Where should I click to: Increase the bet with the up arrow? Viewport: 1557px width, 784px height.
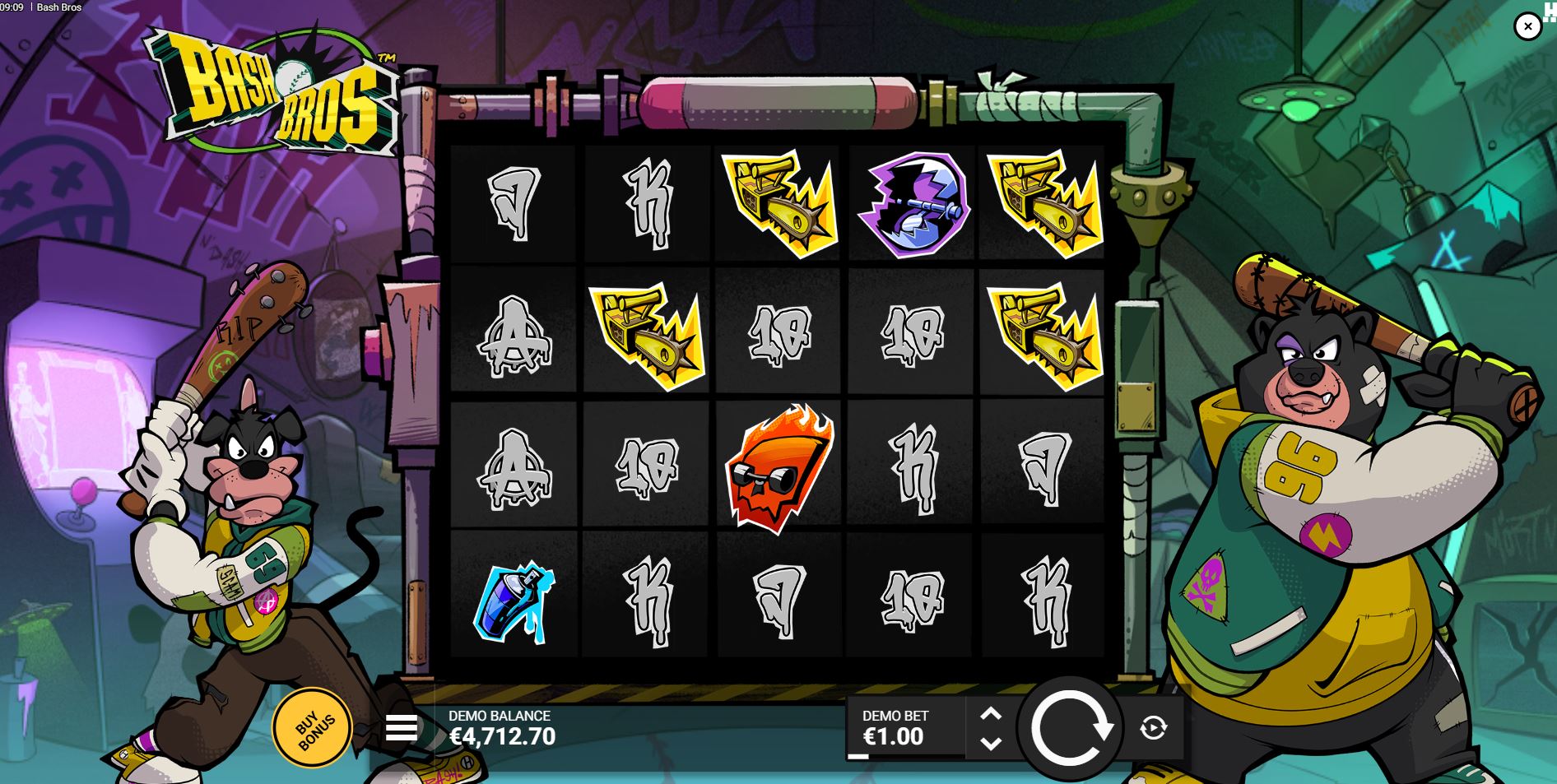(x=991, y=712)
